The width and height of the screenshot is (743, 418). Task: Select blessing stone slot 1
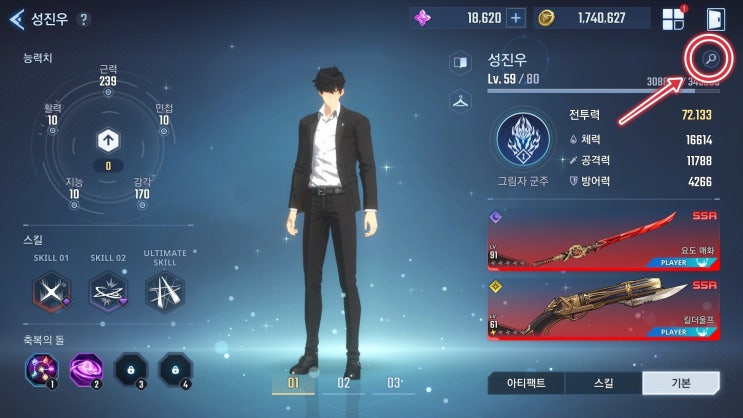(41, 371)
